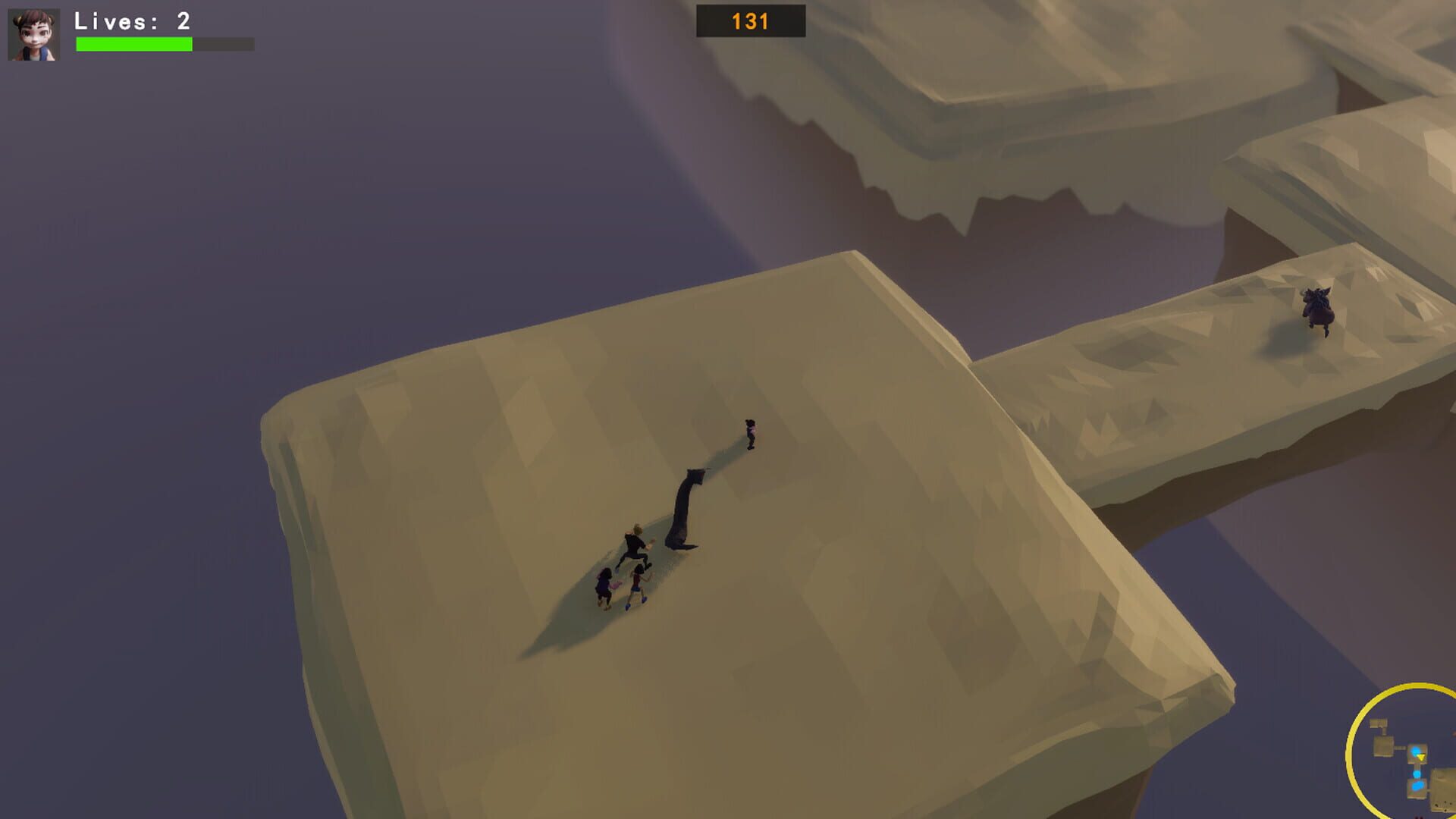Select the small top-left platform on the minimap
The height and width of the screenshot is (819, 1456).
[1379, 723]
